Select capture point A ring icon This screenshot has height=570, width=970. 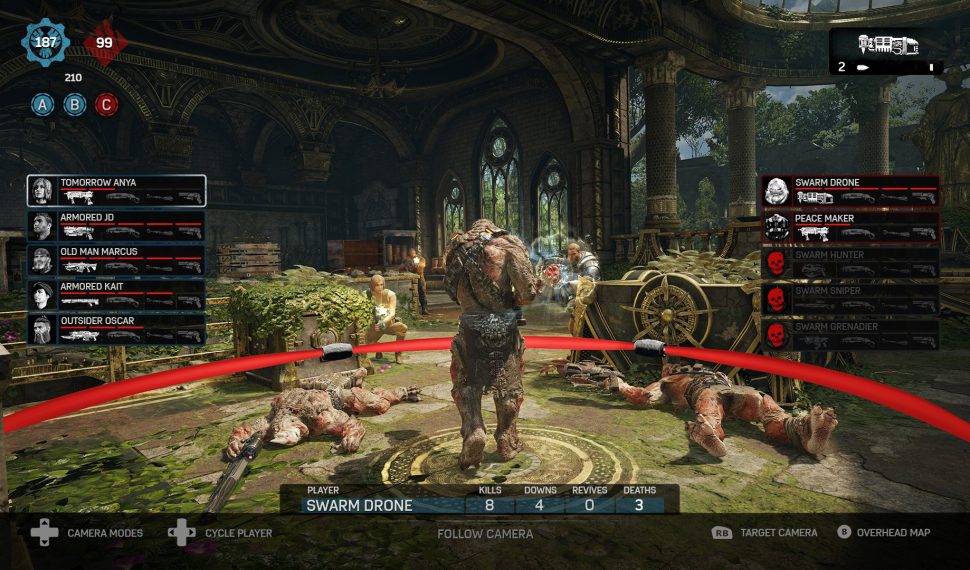tap(43, 103)
